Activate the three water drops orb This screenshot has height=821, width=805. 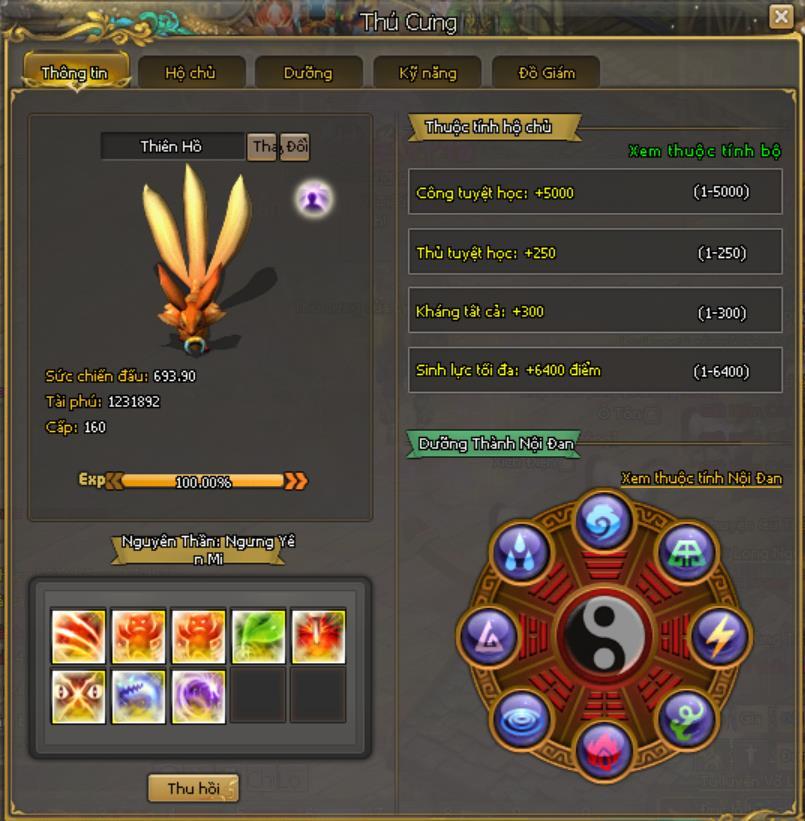pos(522,552)
